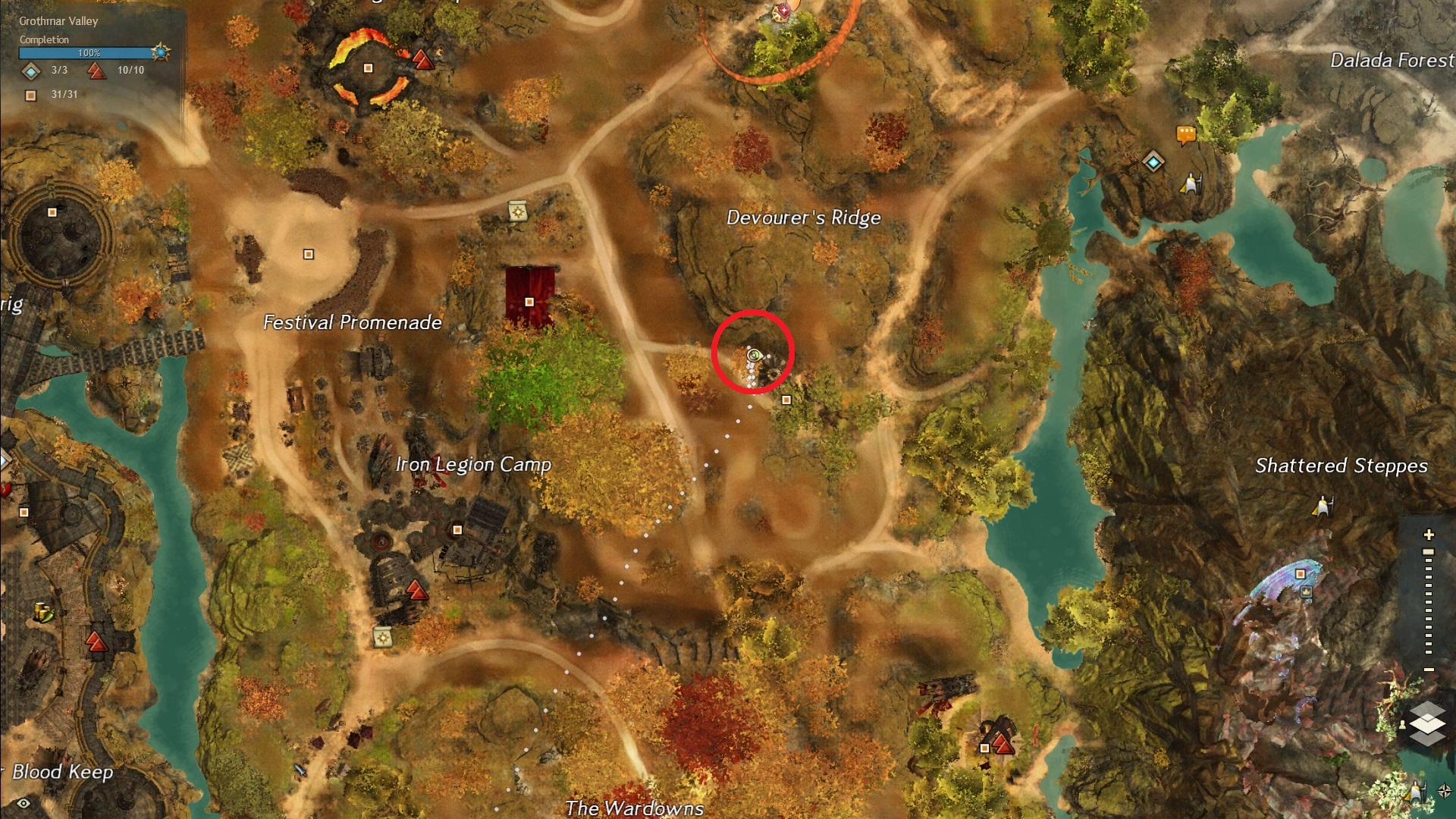Select the vista marker beside the fiery ring

[x=422, y=58]
